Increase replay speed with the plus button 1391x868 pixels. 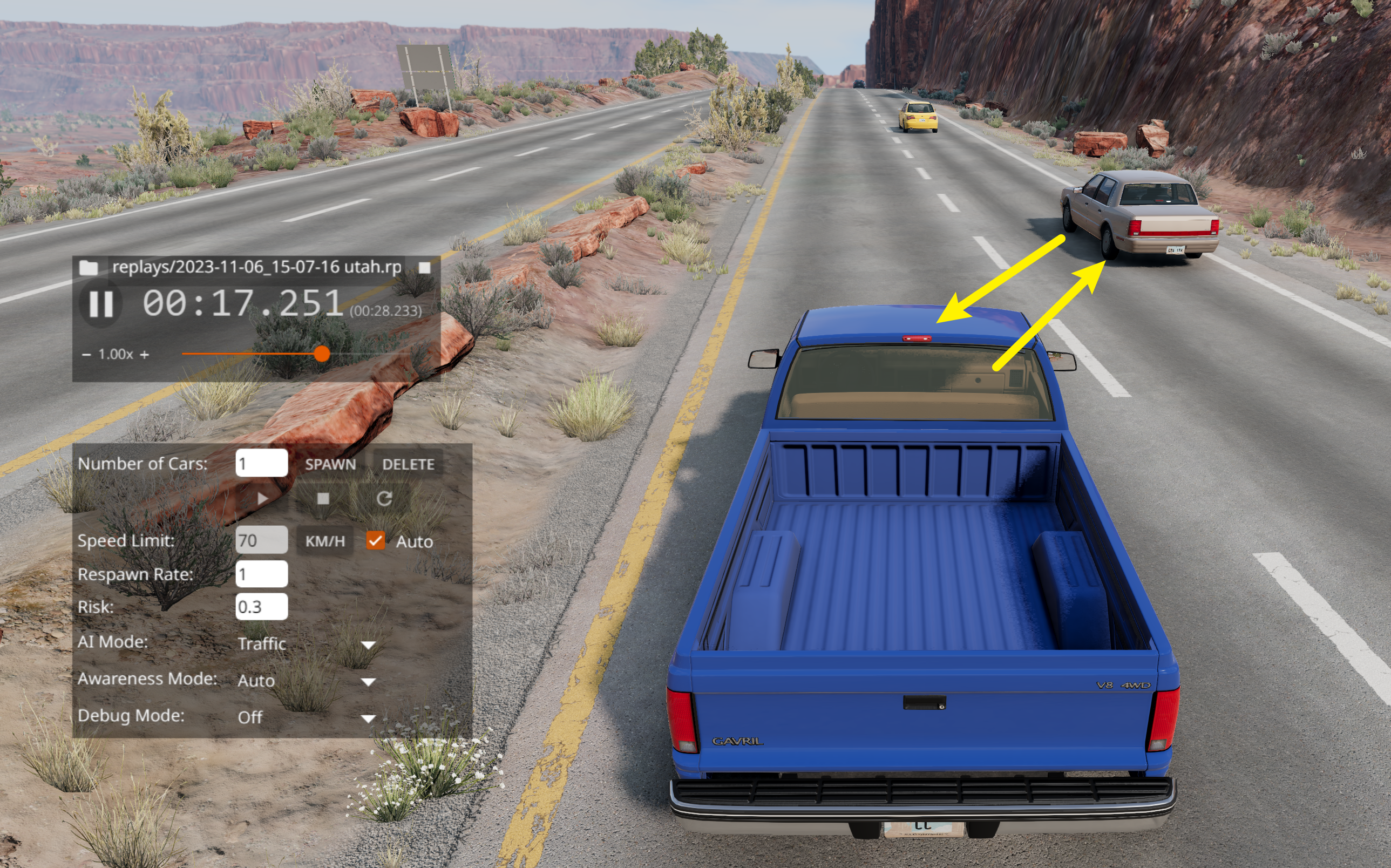(145, 355)
